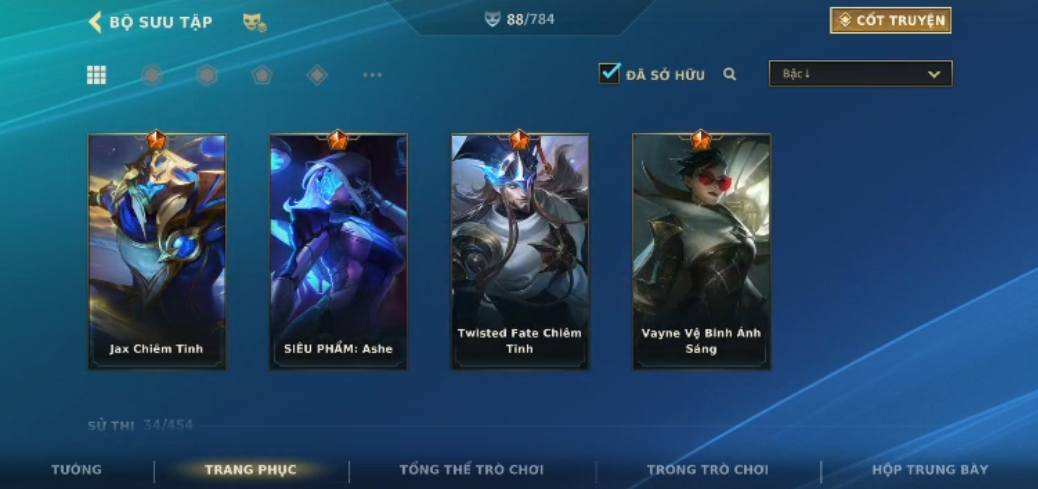
Task: Open the Bậc sort dropdown
Action: pos(860,74)
